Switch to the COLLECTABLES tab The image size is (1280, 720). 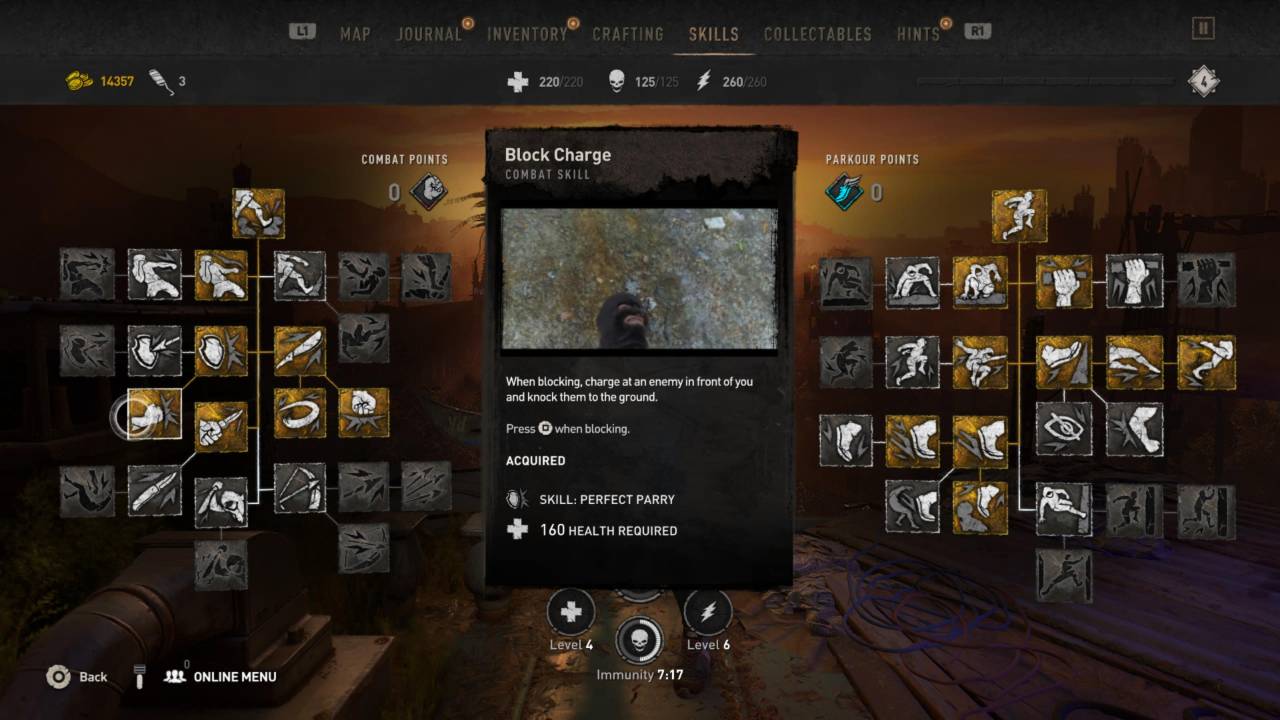coord(817,33)
